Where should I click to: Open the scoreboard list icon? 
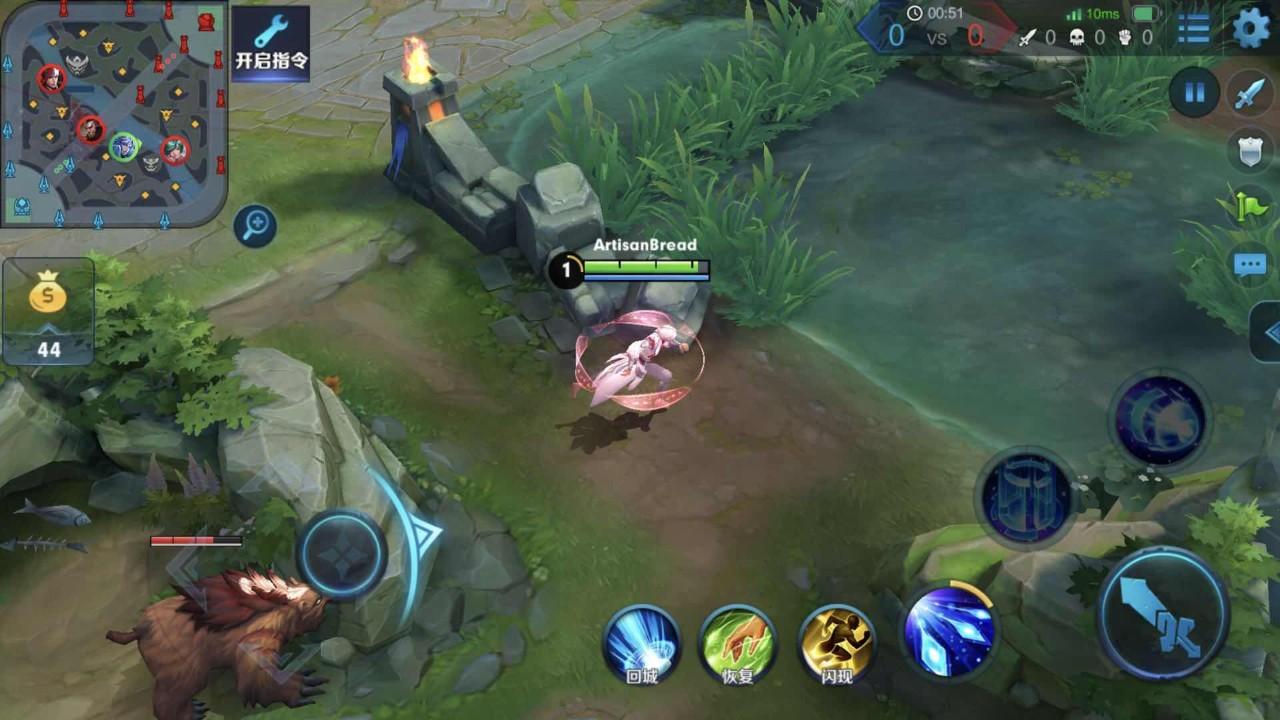[1193, 28]
